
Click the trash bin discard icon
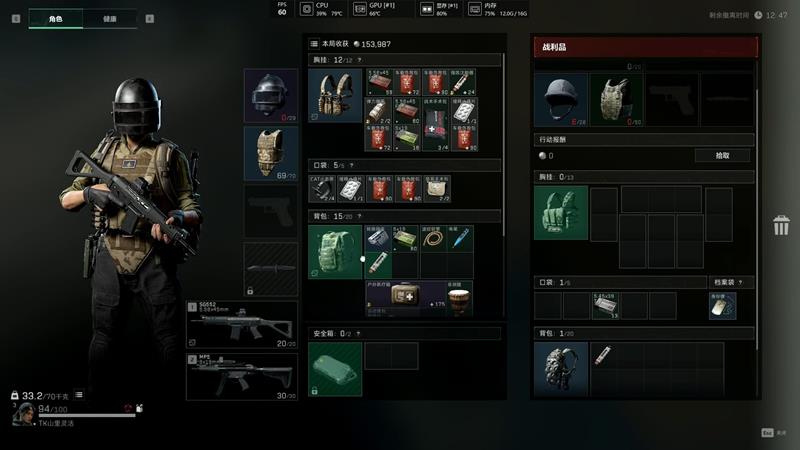(781, 225)
